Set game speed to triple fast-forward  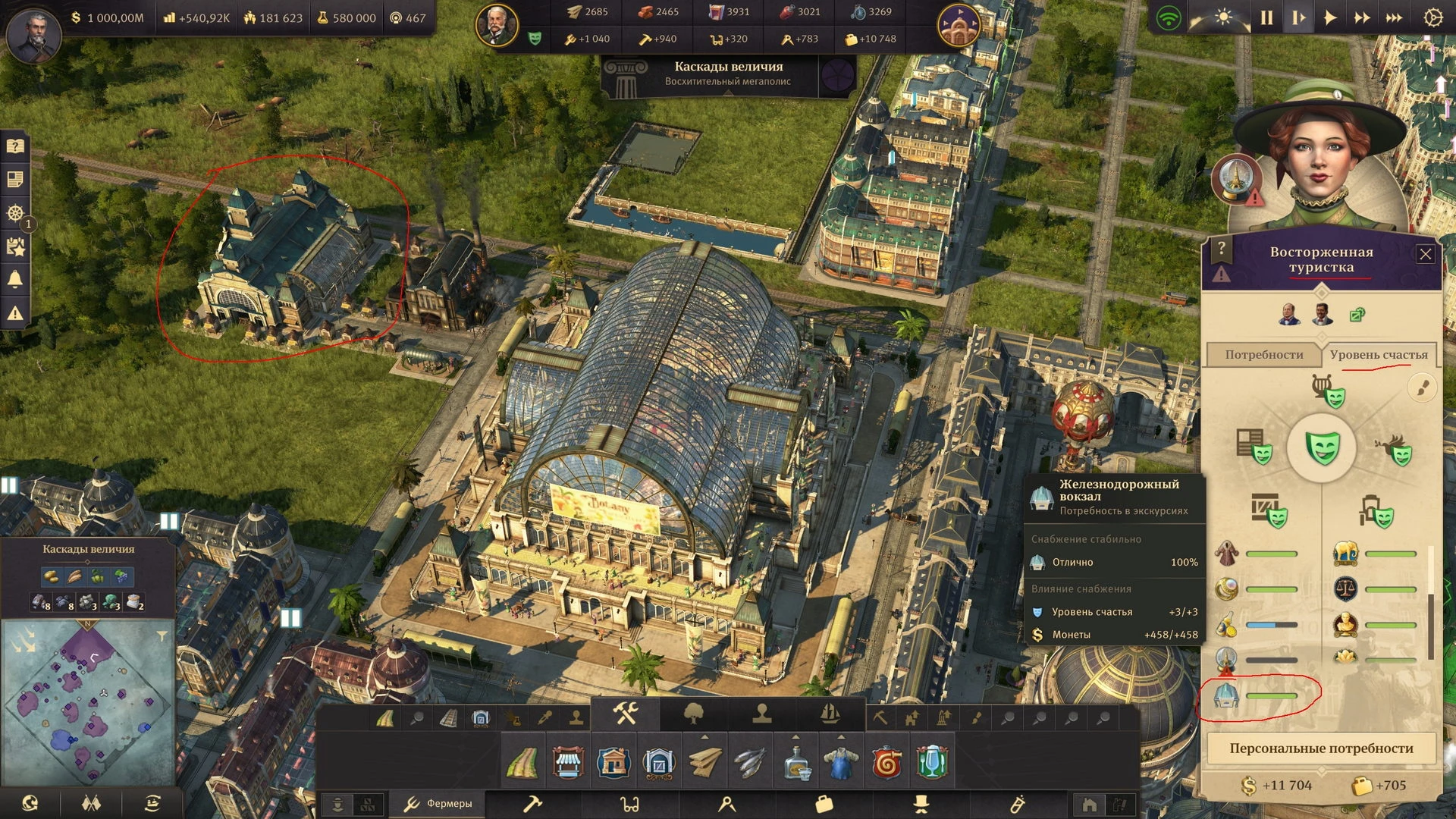[1394, 17]
